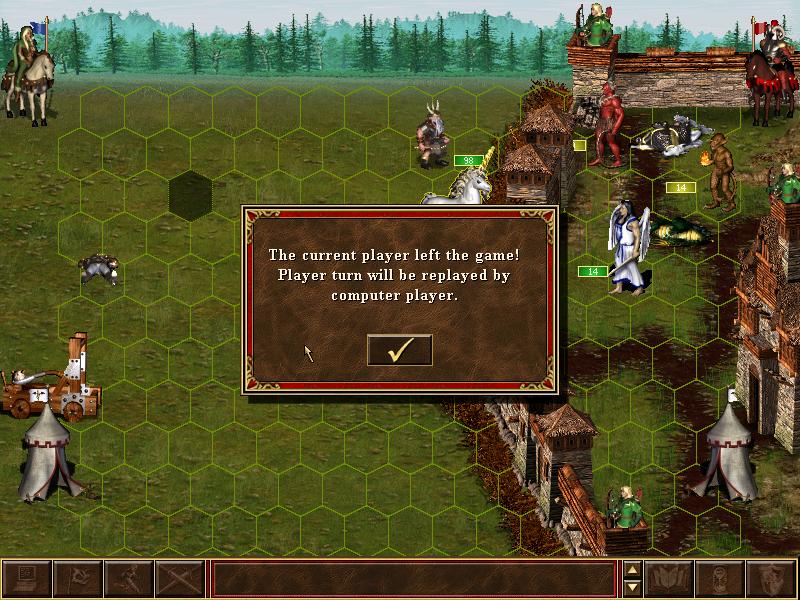Activate the shield defend button
This screenshot has width=800, height=600.
772,578
